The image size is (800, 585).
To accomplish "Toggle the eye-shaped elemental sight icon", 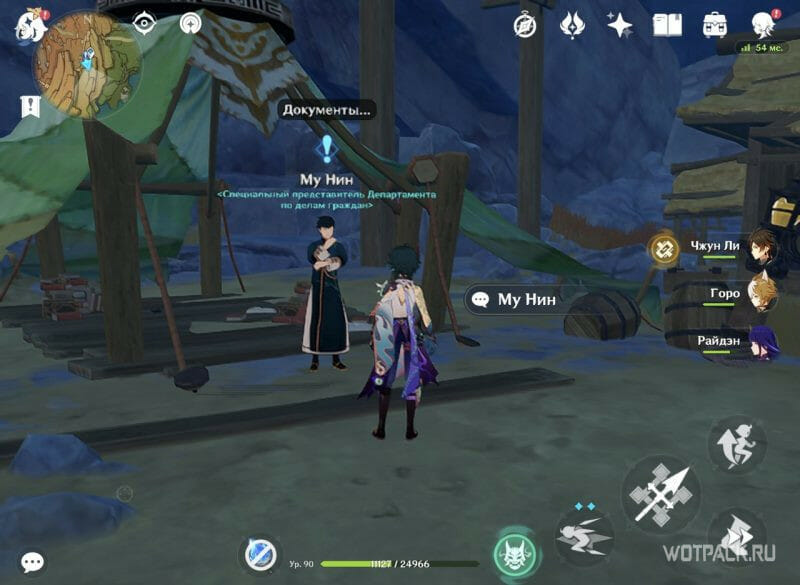I will pyautogui.click(x=145, y=23).
